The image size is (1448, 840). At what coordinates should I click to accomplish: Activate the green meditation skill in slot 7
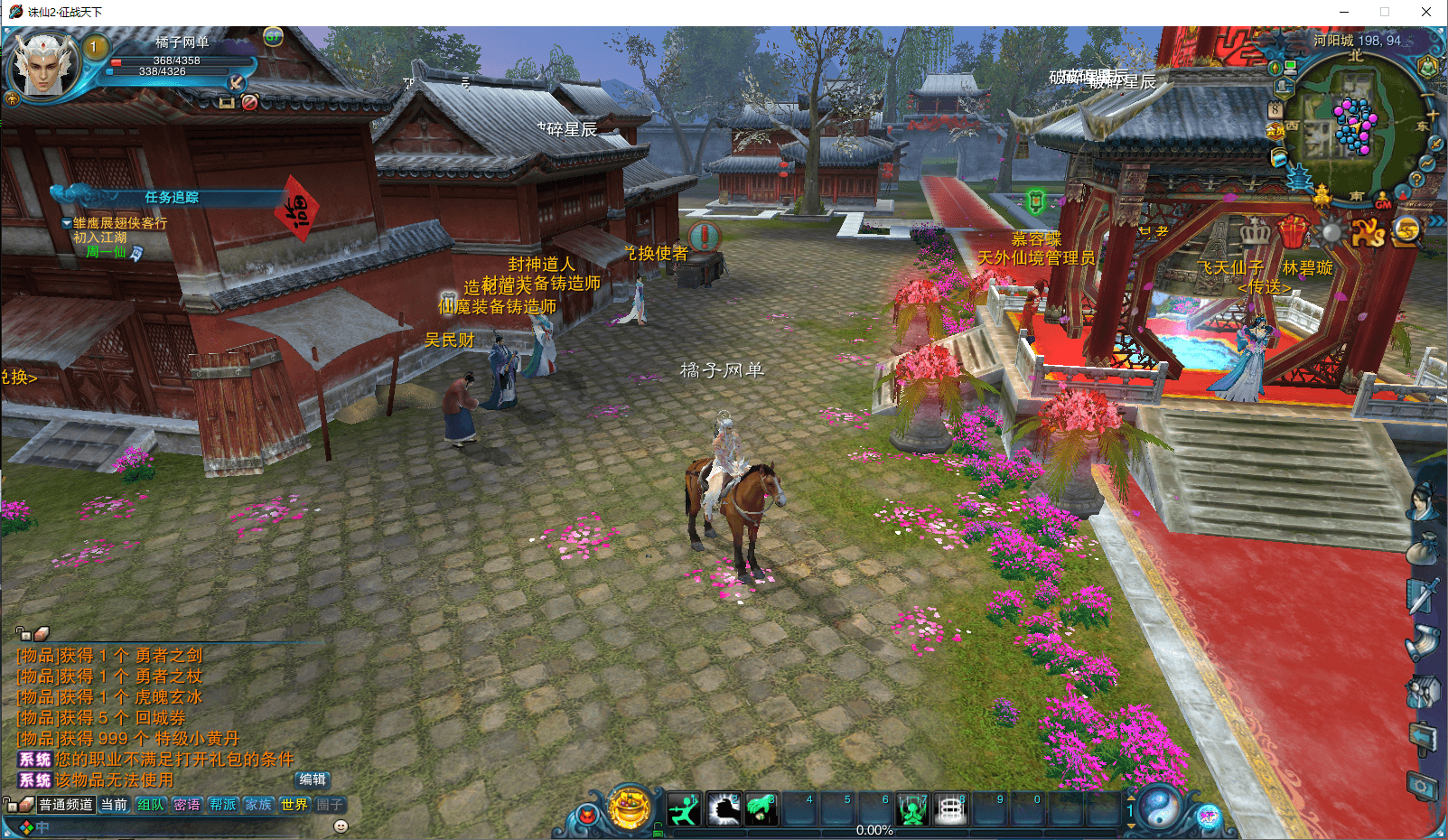click(912, 809)
